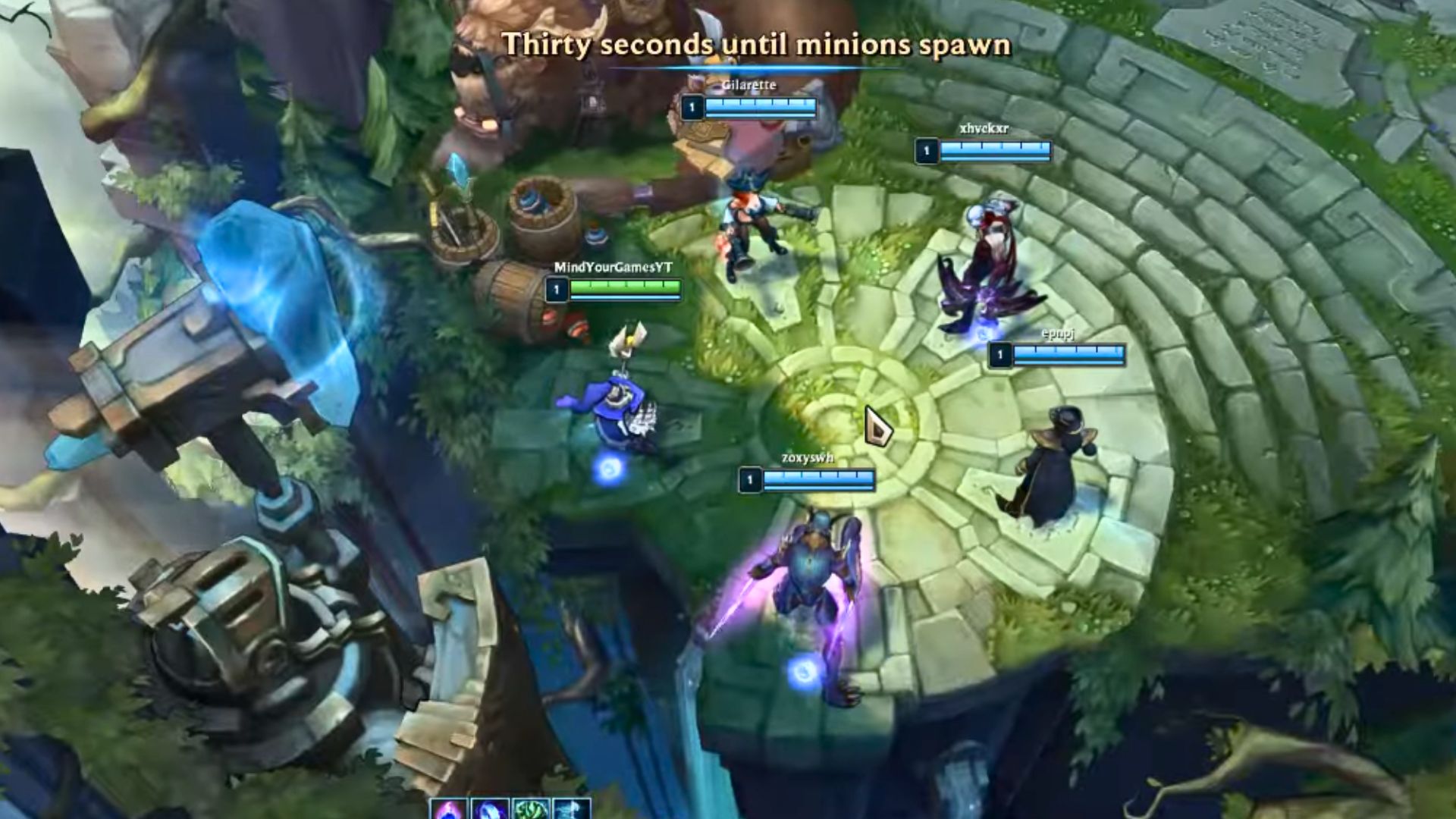Cast the blue swirling orb ability
The width and height of the screenshot is (1456, 819).
click(x=490, y=810)
